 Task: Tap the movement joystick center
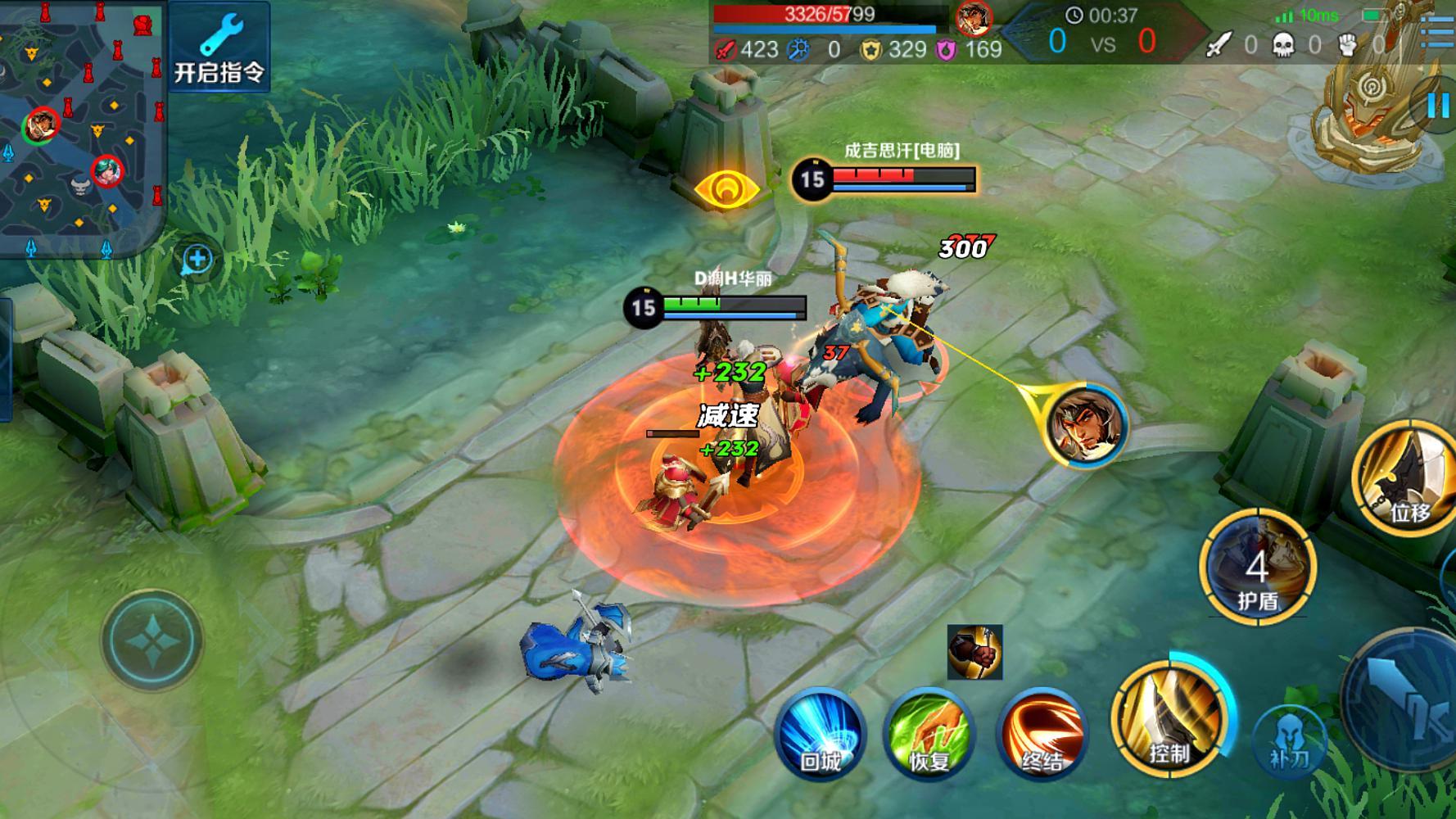[151, 640]
